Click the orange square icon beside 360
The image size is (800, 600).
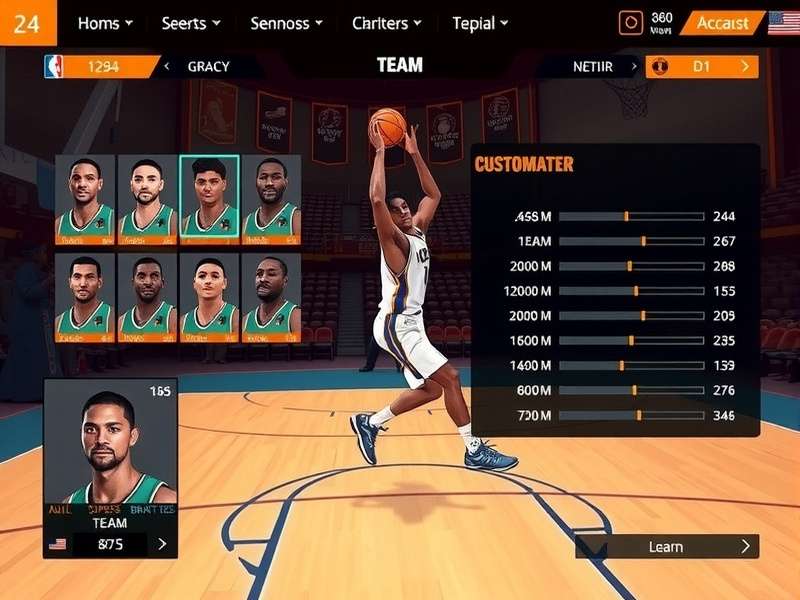point(630,23)
